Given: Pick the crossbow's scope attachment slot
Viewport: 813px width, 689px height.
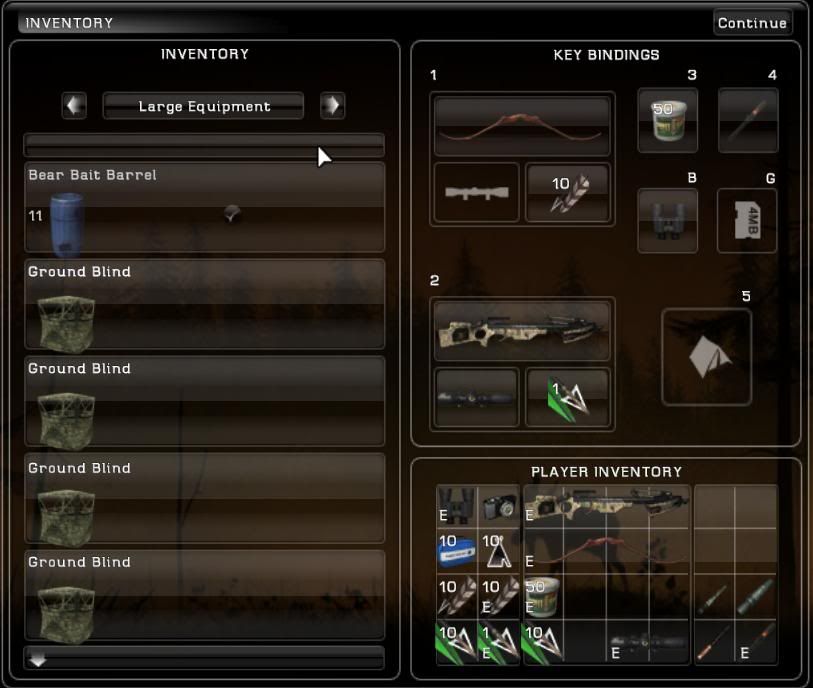Looking at the screenshot, I should pyautogui.click(x=476, y=397).
